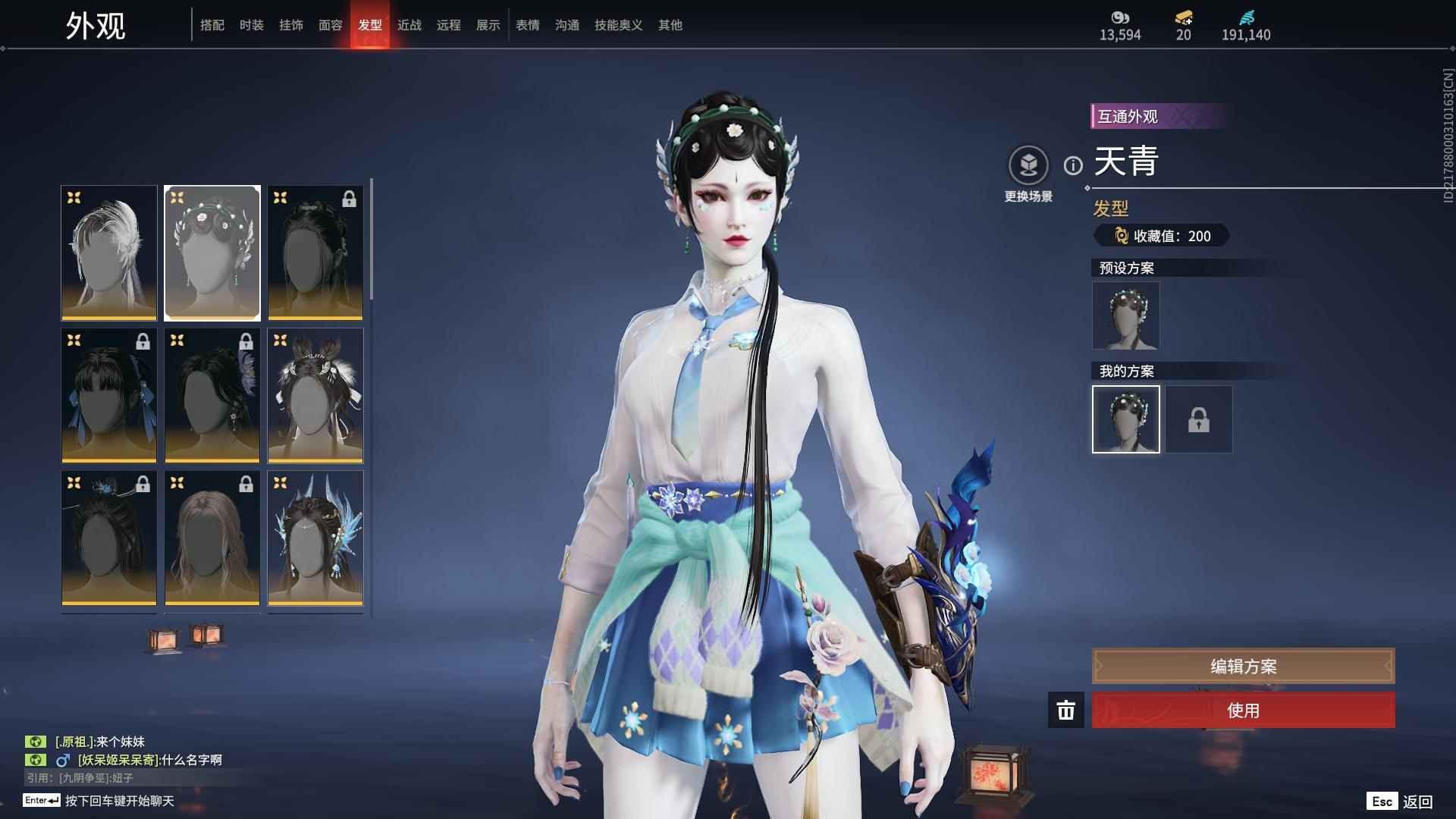1456x819 pixels.
Task: Select the 挂饰 tab
Action: (x=291, y=25)
